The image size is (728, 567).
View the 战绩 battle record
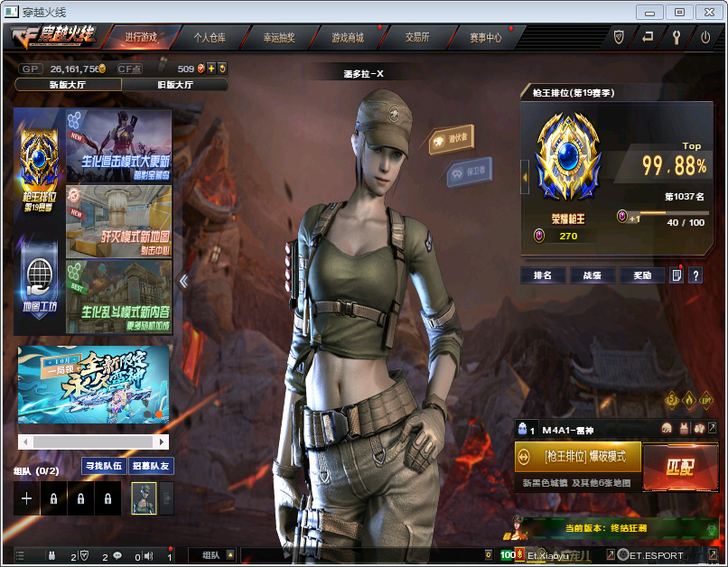(x=591, y=275)
